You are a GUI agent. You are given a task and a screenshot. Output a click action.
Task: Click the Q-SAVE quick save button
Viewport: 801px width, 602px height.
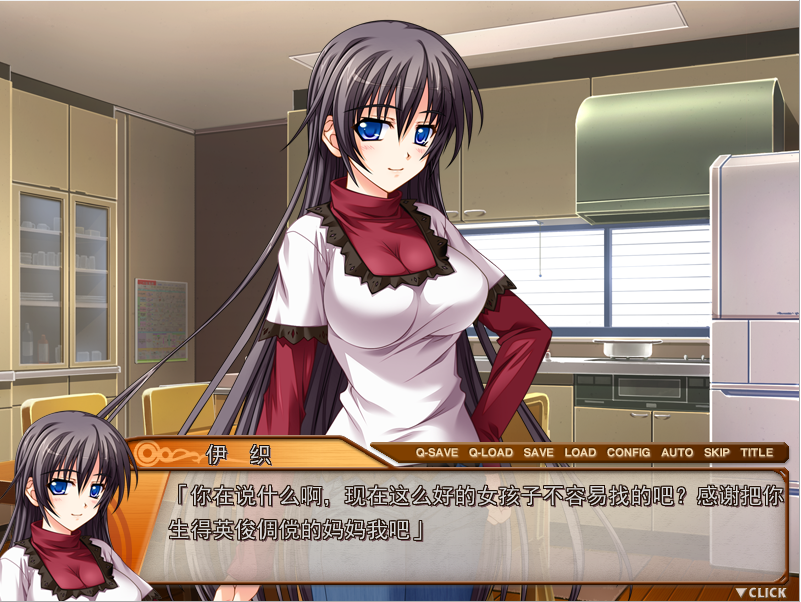click(x=437, y=452)
